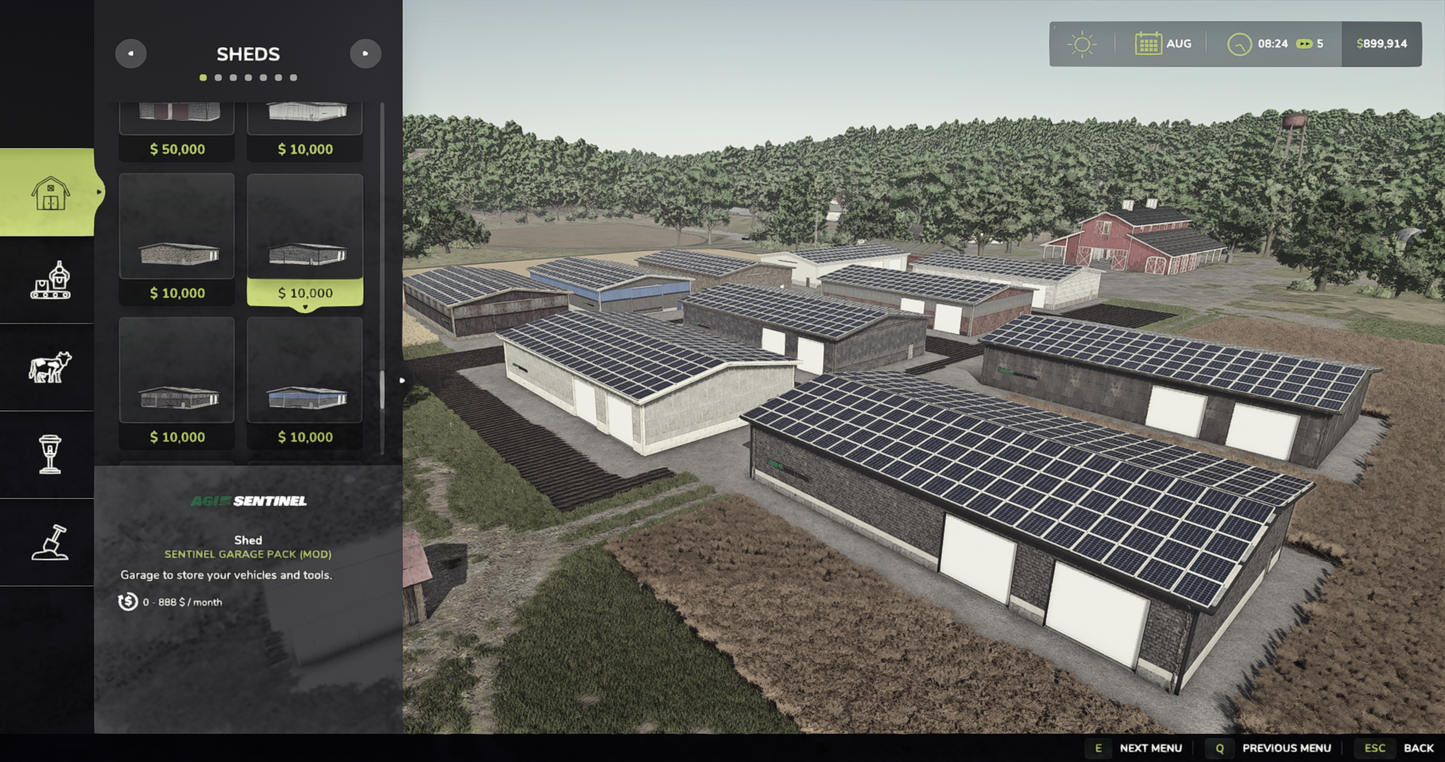Screen dimensions: 1445x762
Task: Open the Landscaping shovel category icon
Action: click(x=47, y=542)
